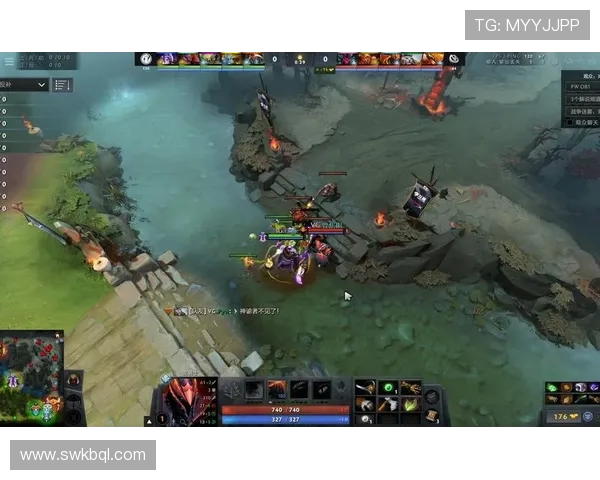Select the top-right inventory item slot
The height and width of the screenshot is (480, 600).
(410, 387)
